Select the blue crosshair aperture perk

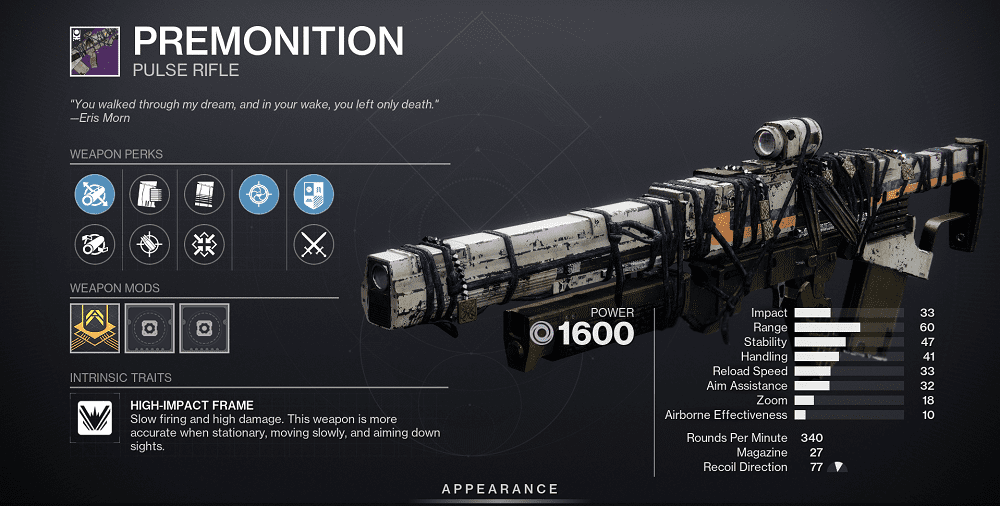point(259,193)
